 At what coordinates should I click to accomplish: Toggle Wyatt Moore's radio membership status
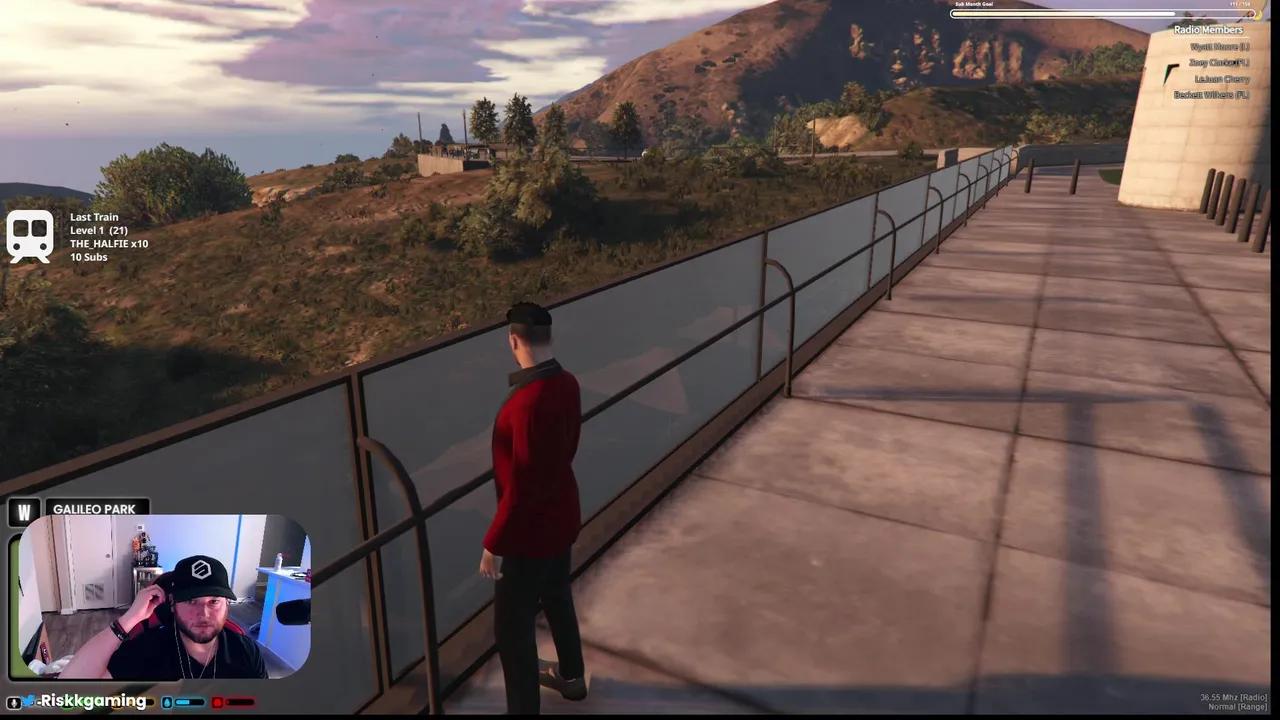click(1218, 46)
